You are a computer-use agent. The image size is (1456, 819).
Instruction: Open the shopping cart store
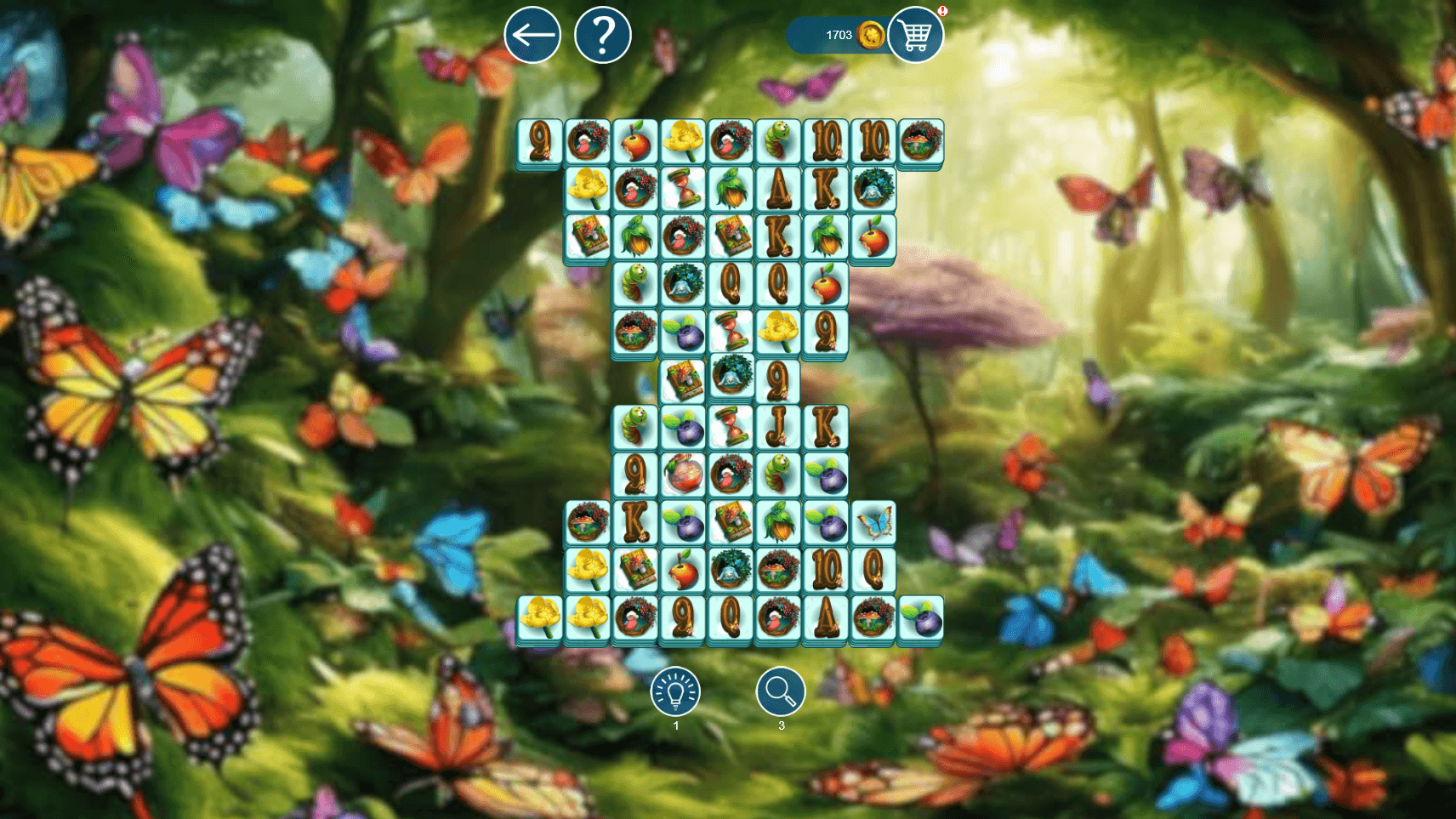tap(916, 36)
